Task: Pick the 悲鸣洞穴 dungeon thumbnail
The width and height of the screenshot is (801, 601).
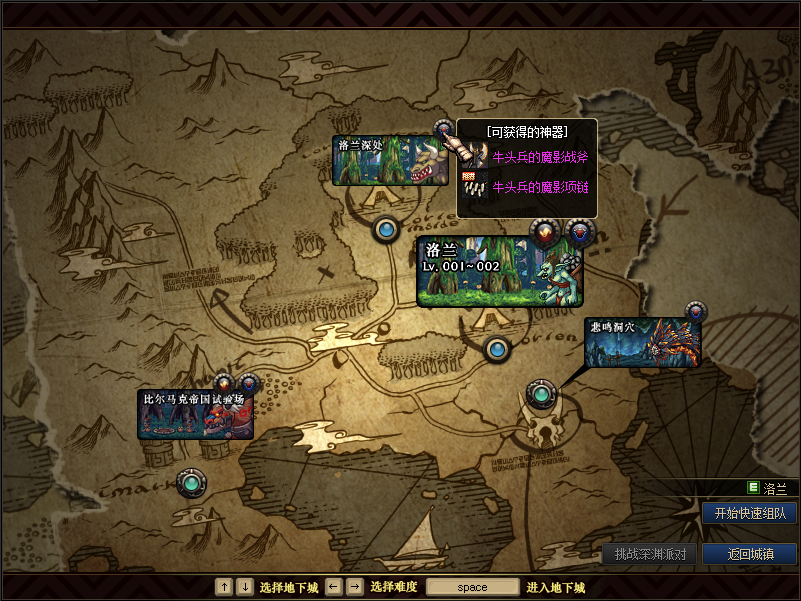Action: 642,342
